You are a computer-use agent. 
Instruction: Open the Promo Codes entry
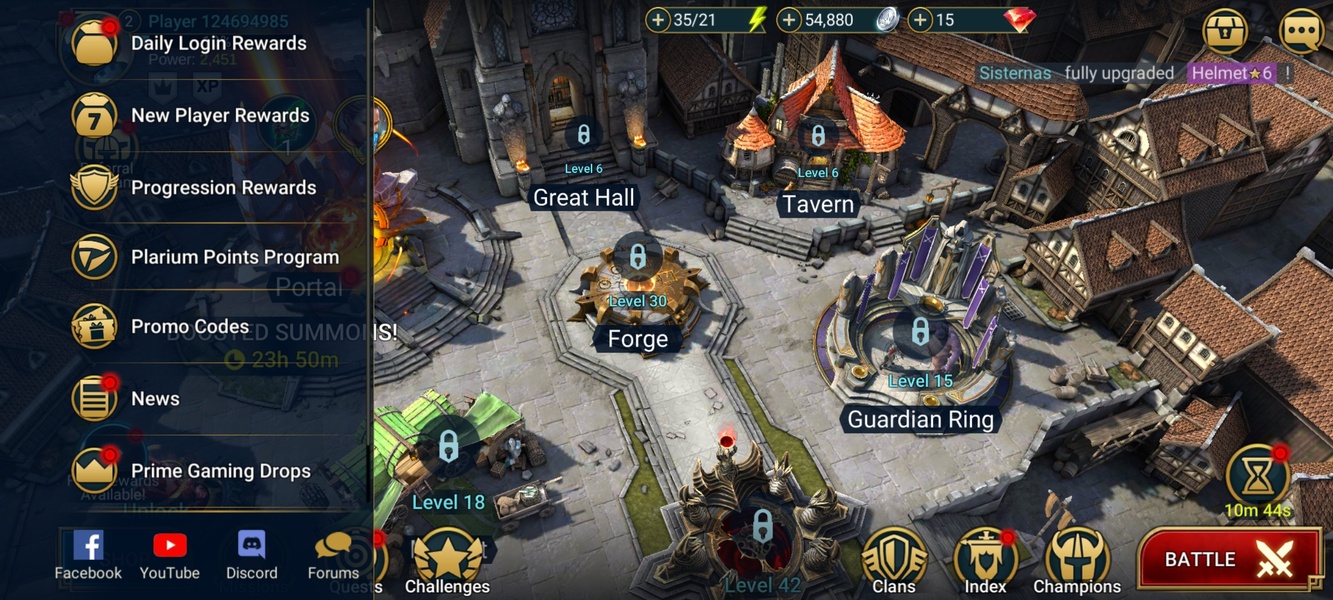click(190, 327)
